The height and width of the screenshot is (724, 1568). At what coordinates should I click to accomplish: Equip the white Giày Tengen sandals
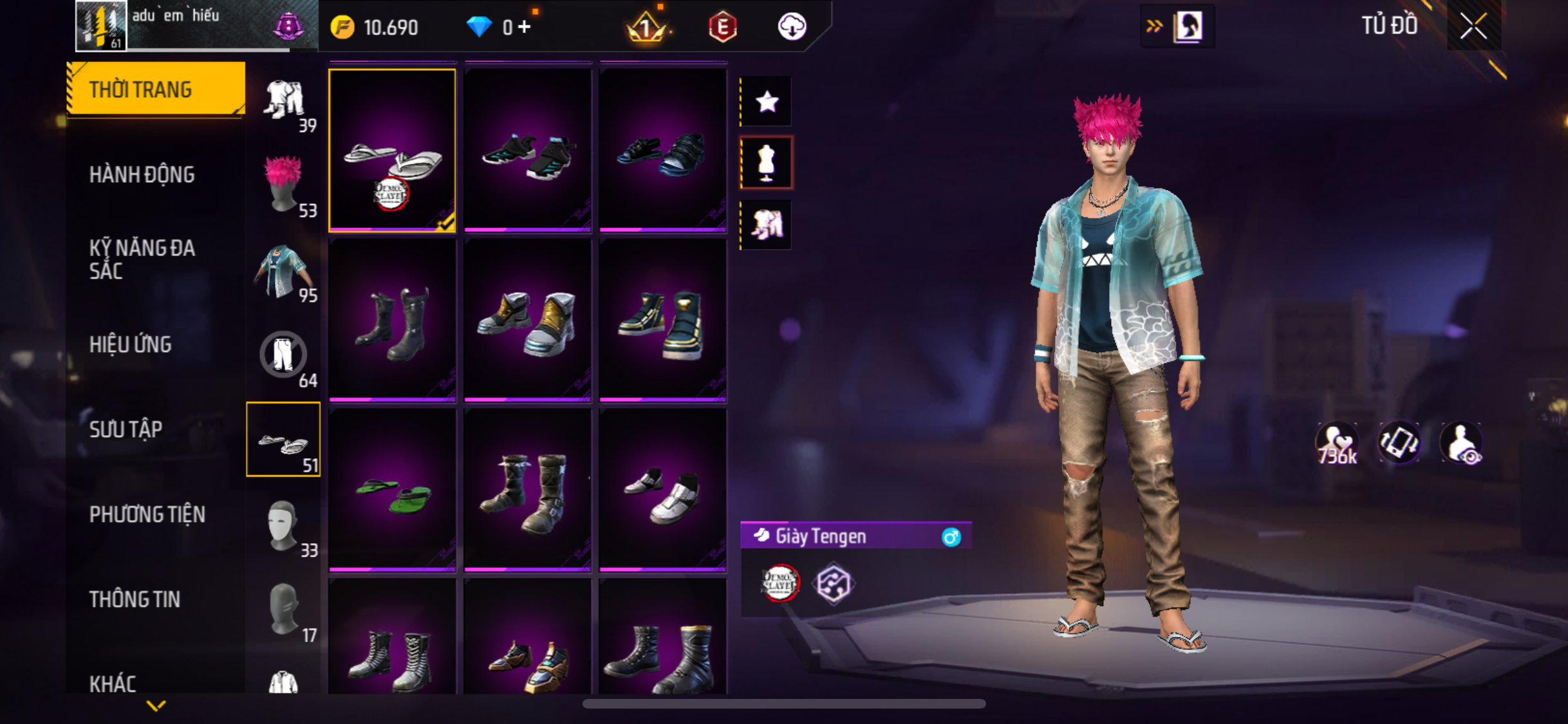pyautogui.click(x=392, y=151)
